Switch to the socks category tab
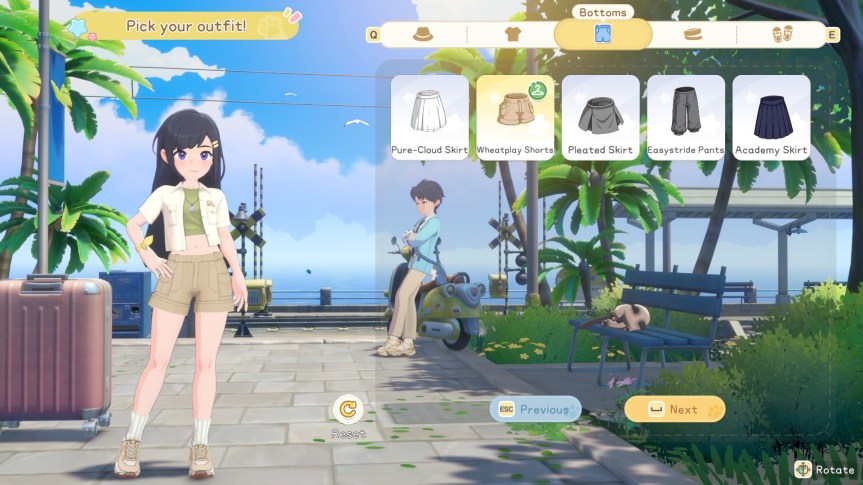The height and width of the screenshot is (485, 863). [x=692, y=34]
